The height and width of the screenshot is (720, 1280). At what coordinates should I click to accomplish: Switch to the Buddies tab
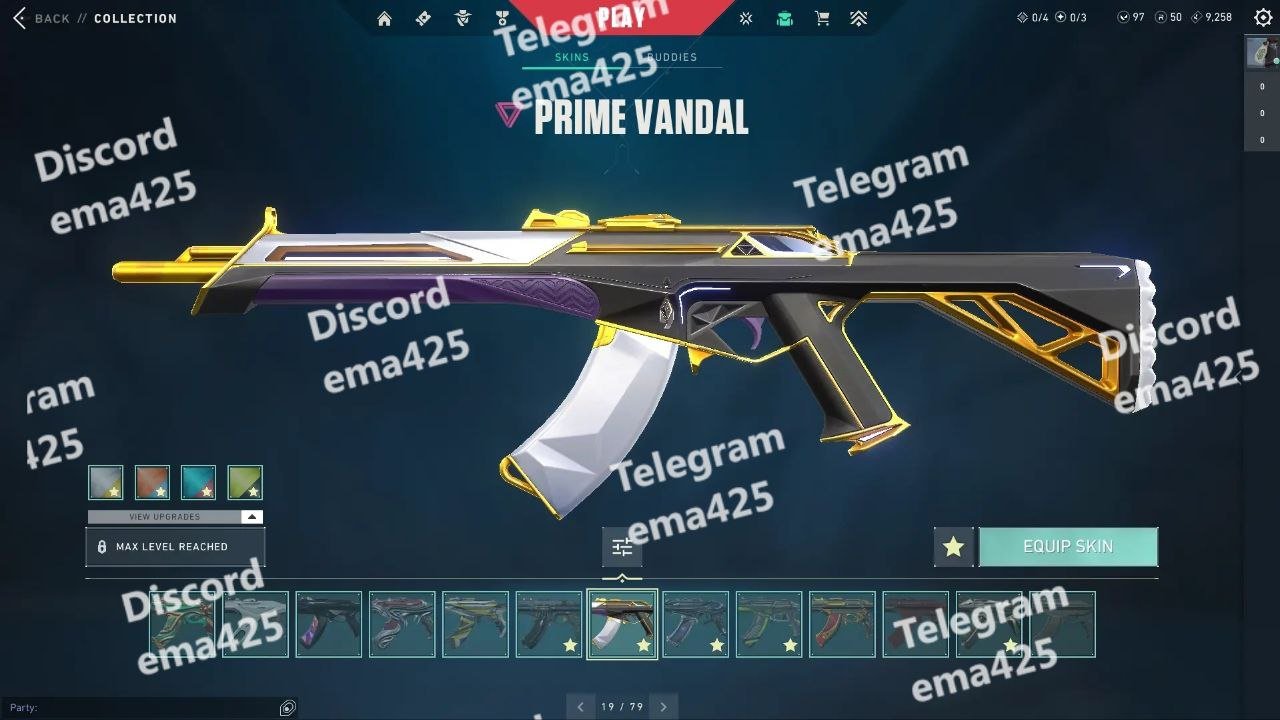[672, 57]
